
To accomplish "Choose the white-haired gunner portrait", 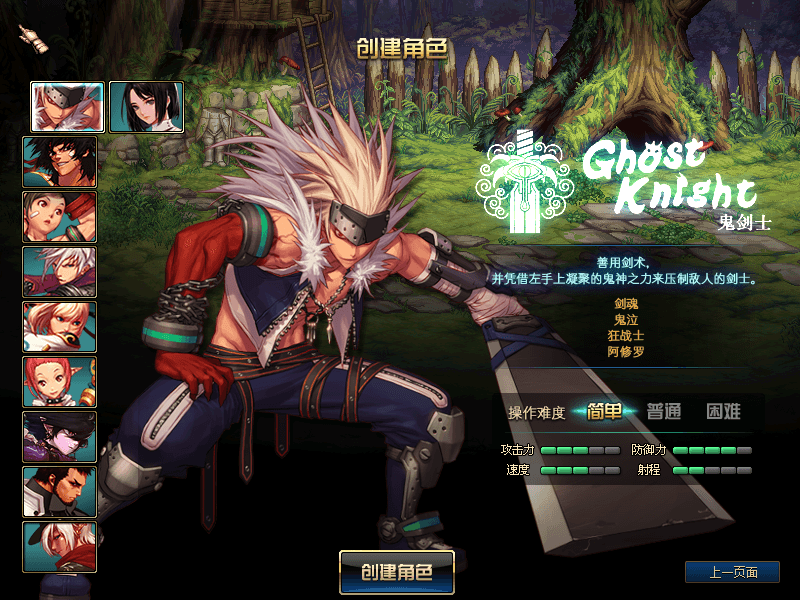I will coord(60,272).
